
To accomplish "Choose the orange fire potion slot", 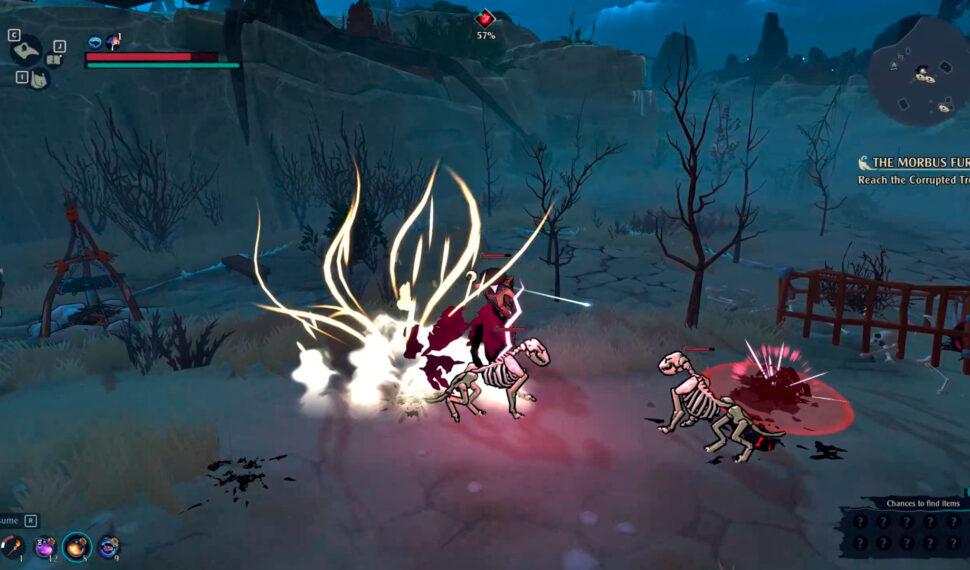I will [77, 546].
